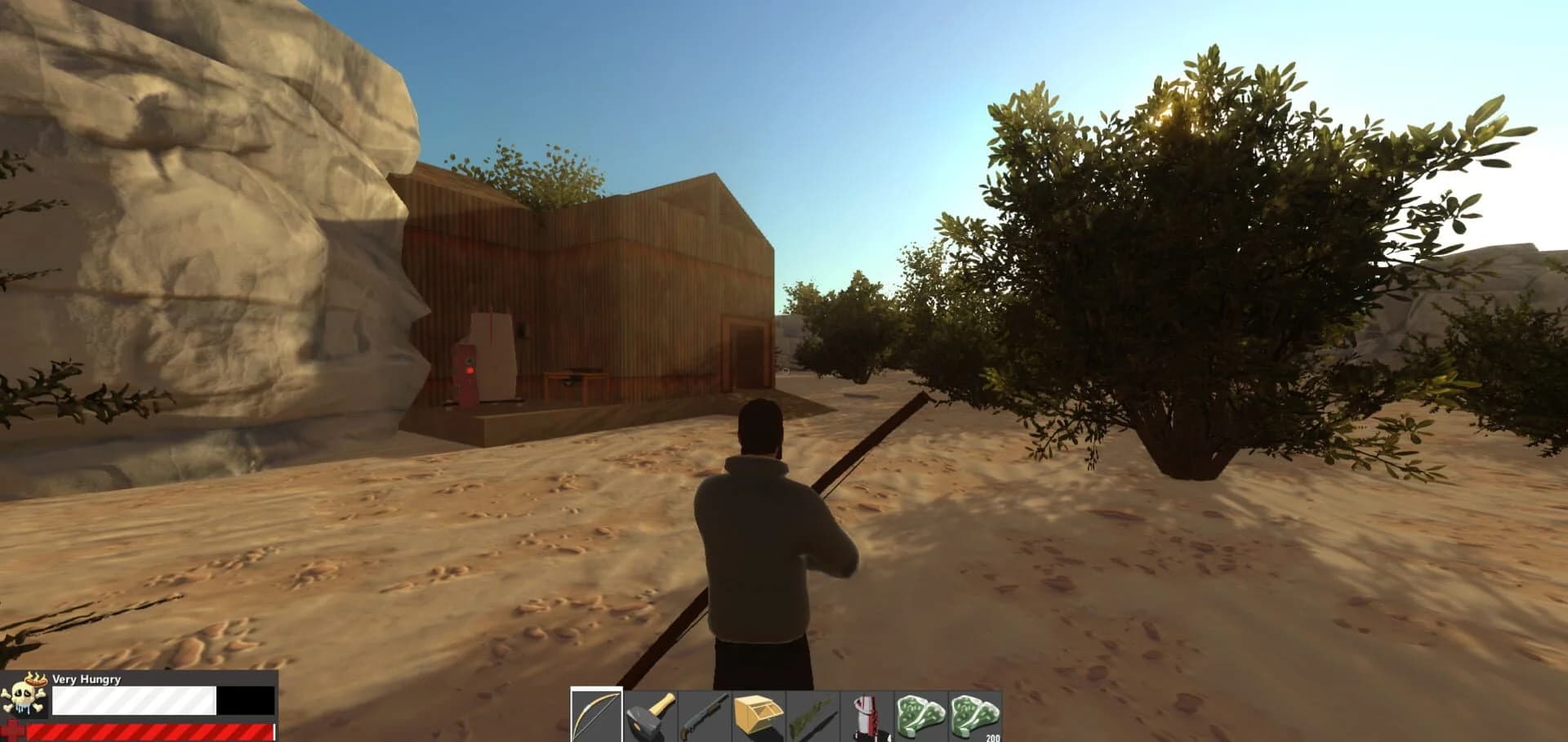Click the red vending machine near the shack
Screen dimensions: 1568x742
click(x=465, y=368)
